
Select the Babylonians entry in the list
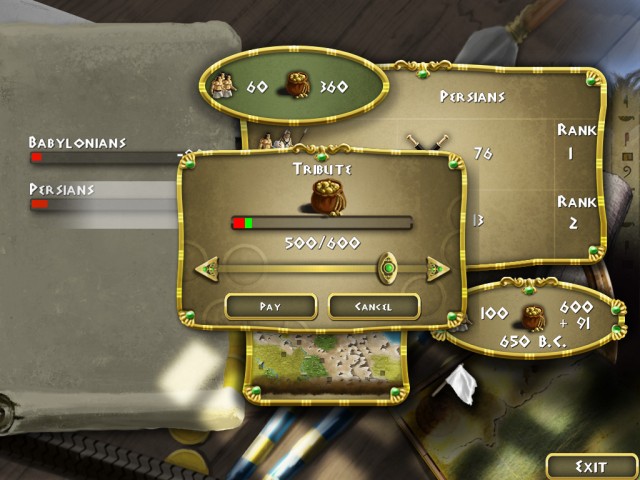78,143
